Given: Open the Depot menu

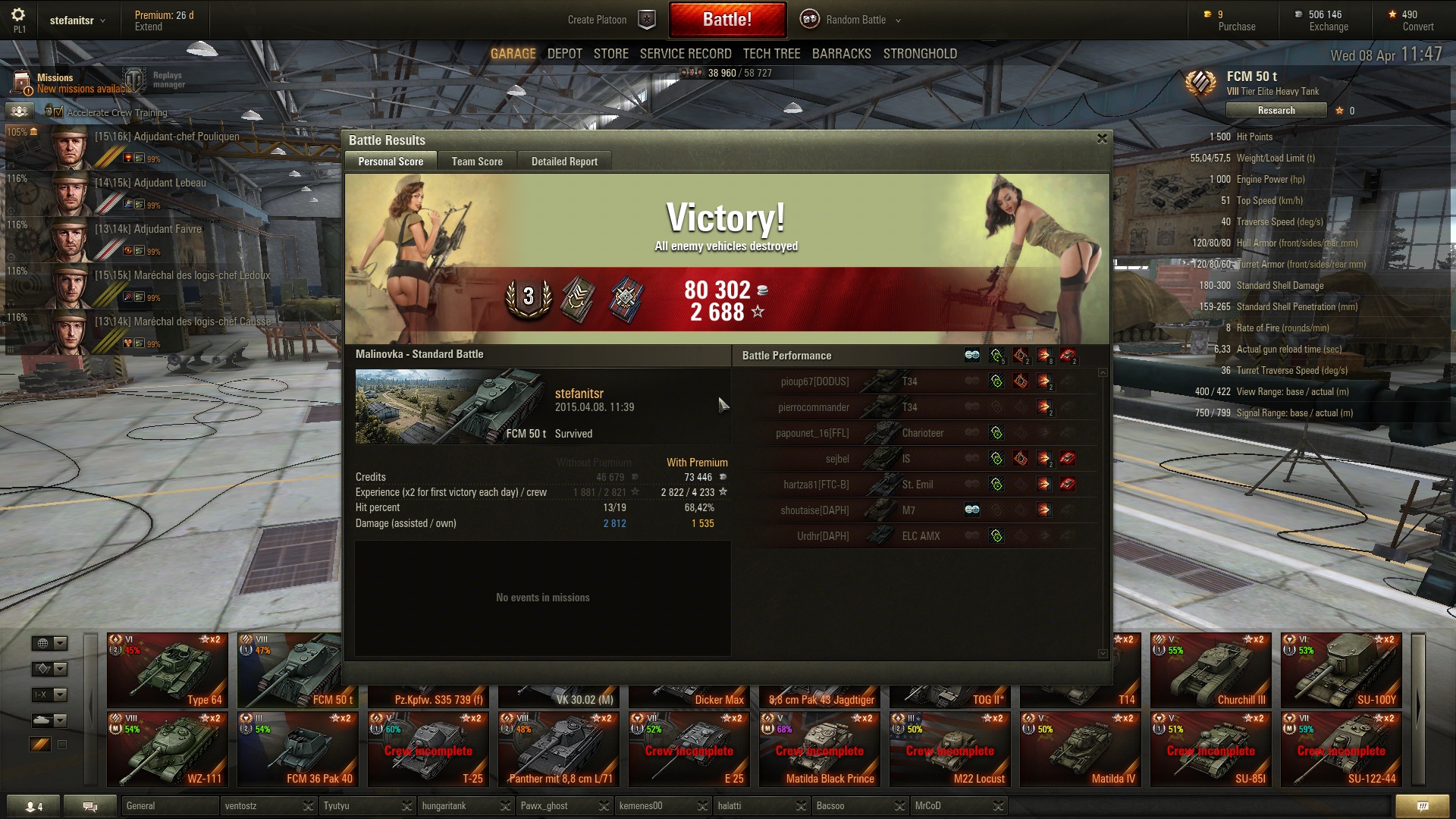Looking at the screenshot, I should (x=564, y=54).
